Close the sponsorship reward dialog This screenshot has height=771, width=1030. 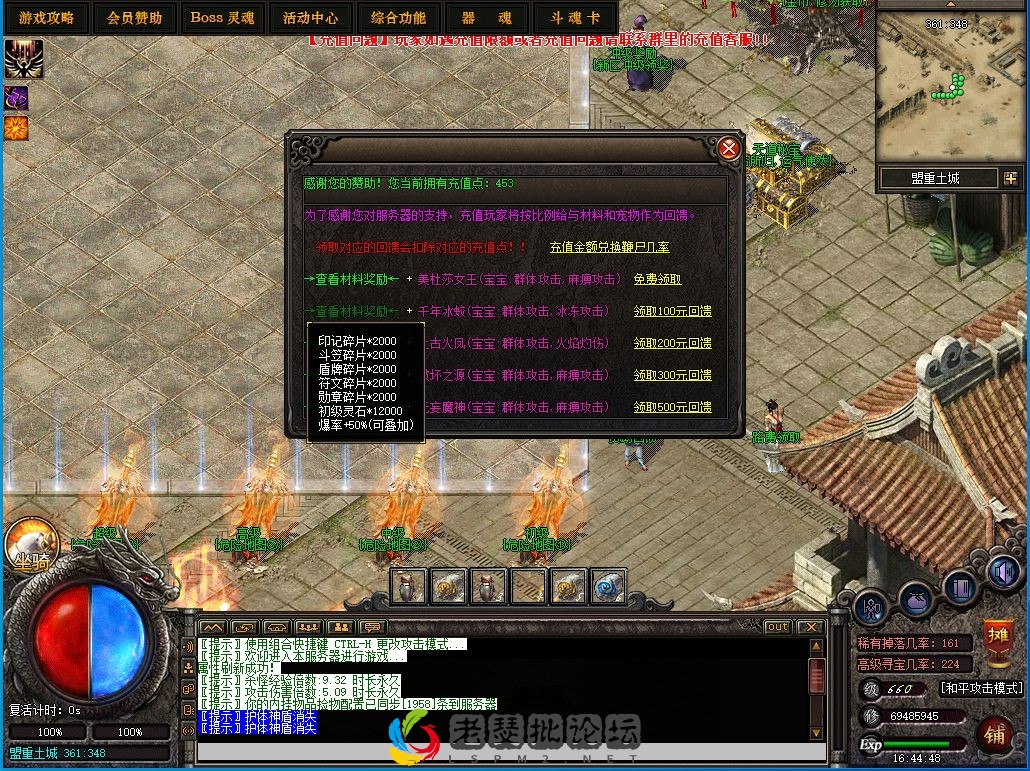click(729, 149)
